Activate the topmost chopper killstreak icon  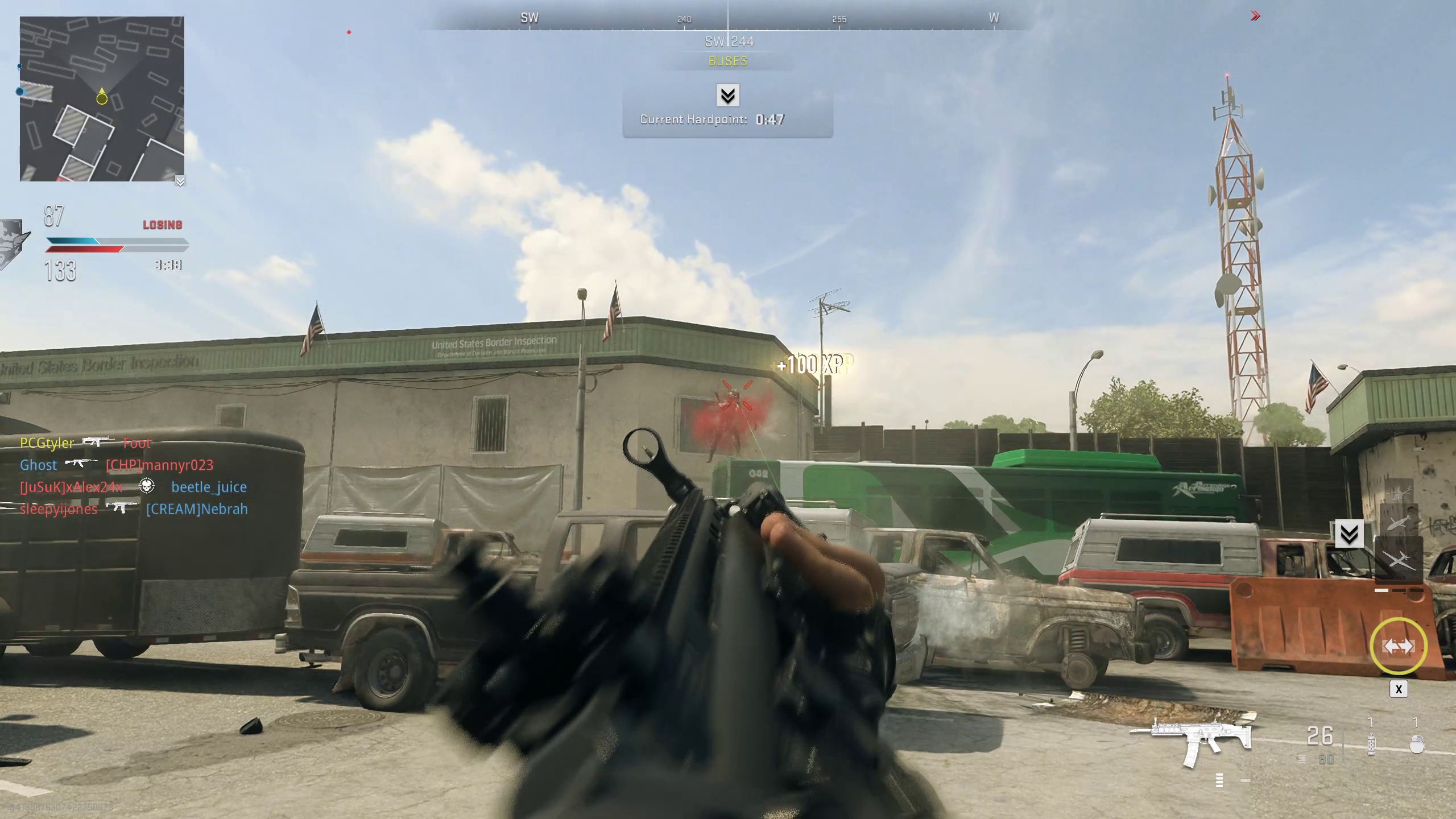(x=1399, y=493)
